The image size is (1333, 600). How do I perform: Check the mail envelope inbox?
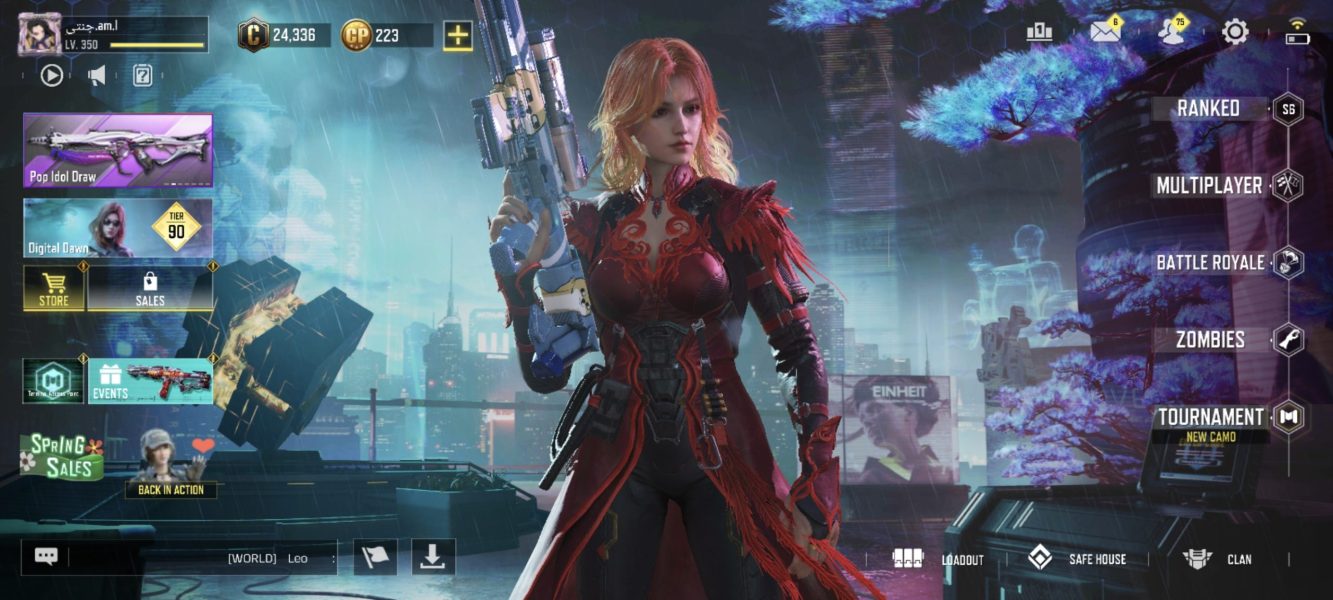[x=1104, y=32]
